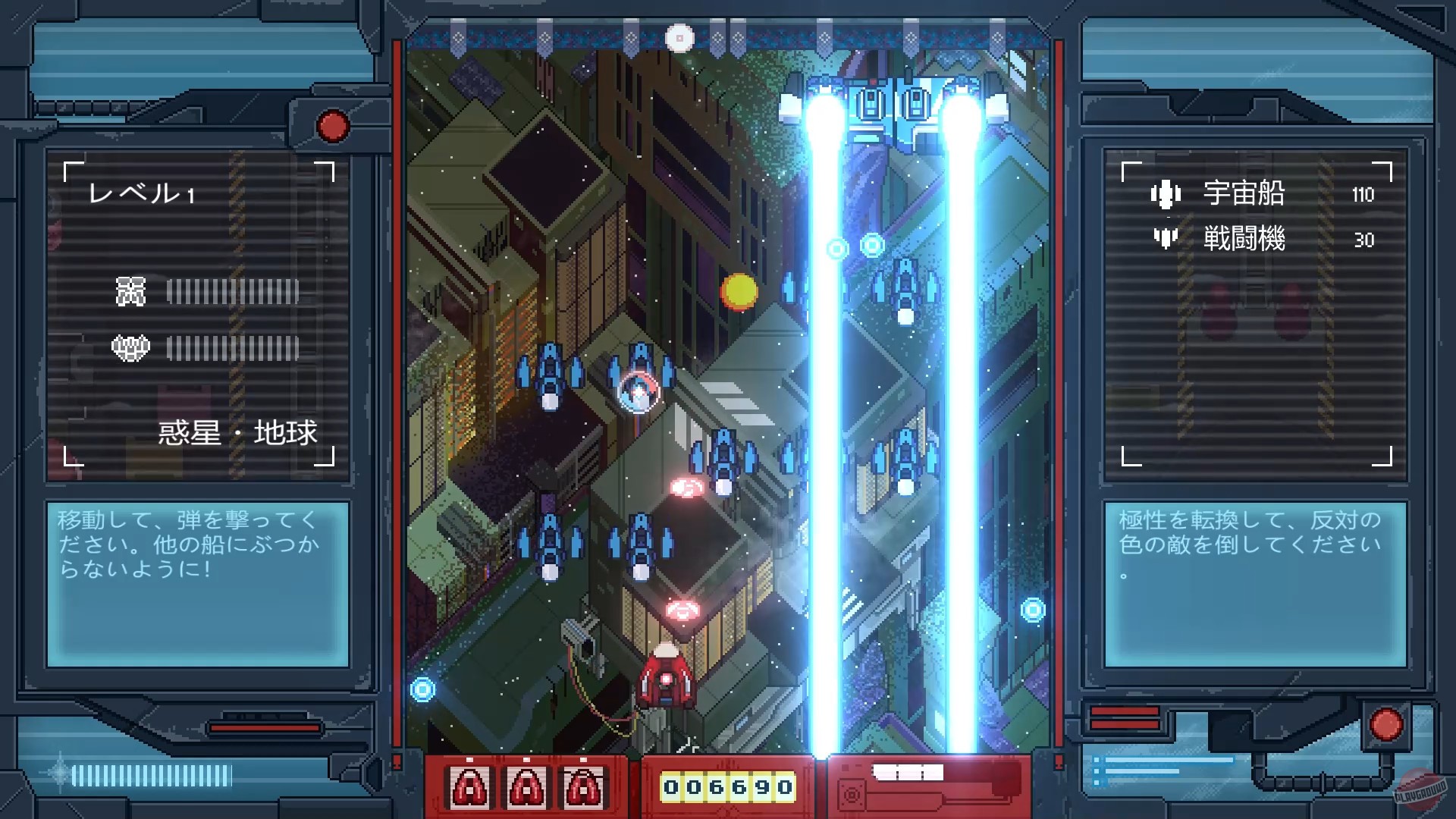The width and height of the screenshot is (1456, 819).
Task: Click the 110 value next to 宇宙船
Action: [1363, 195]
